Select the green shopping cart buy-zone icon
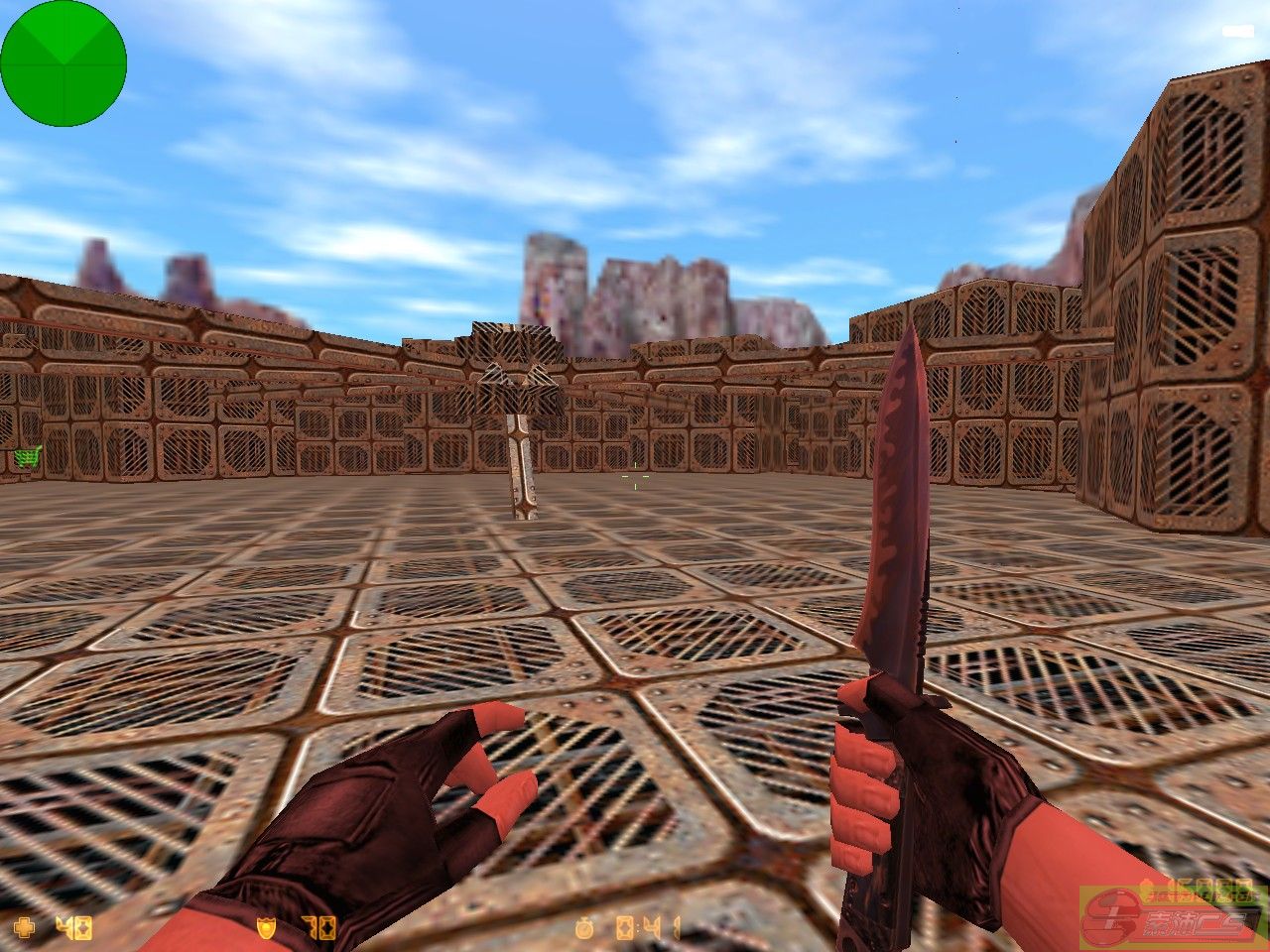 tap(28, 457)
